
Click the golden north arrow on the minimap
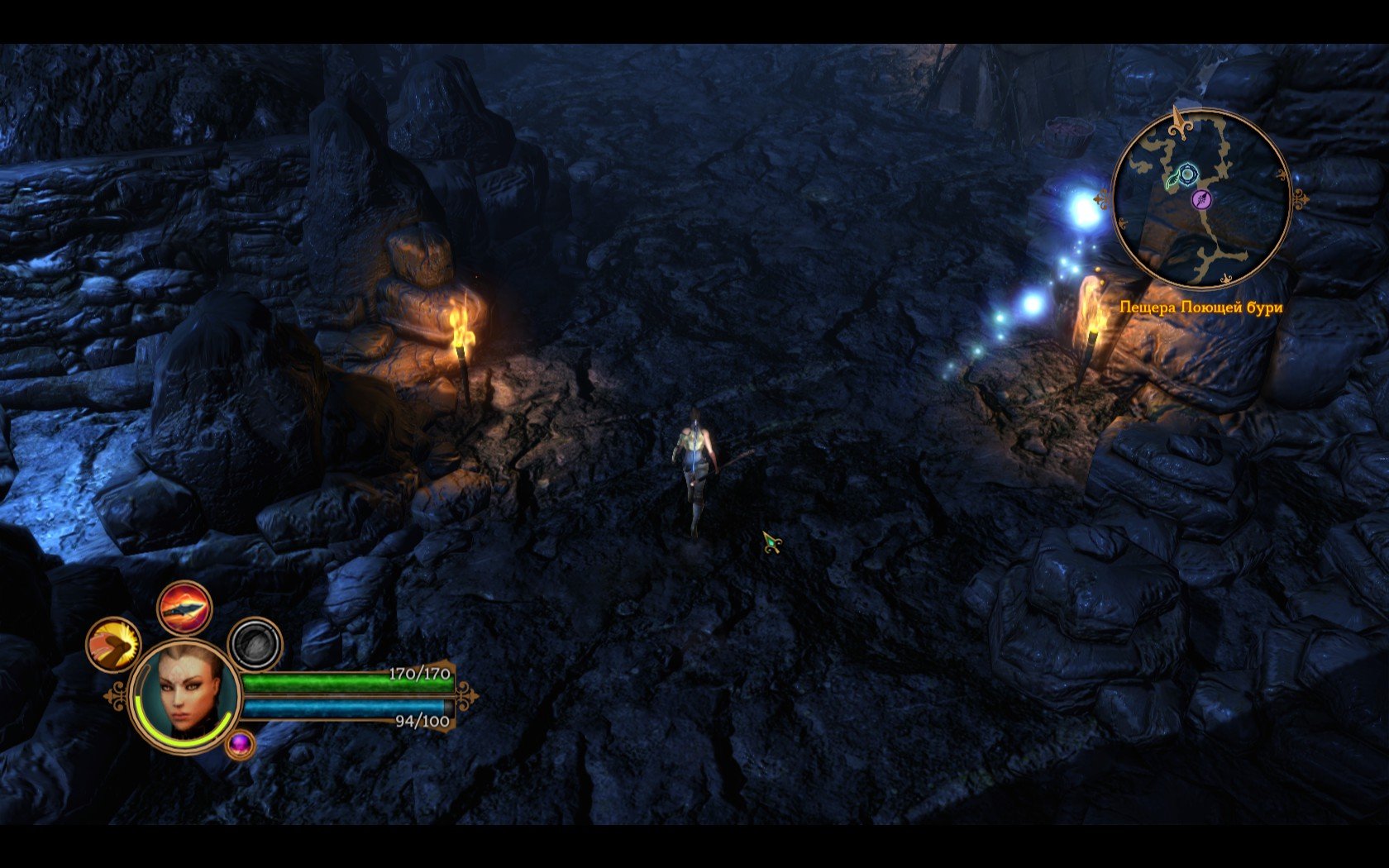[1179, 122]
